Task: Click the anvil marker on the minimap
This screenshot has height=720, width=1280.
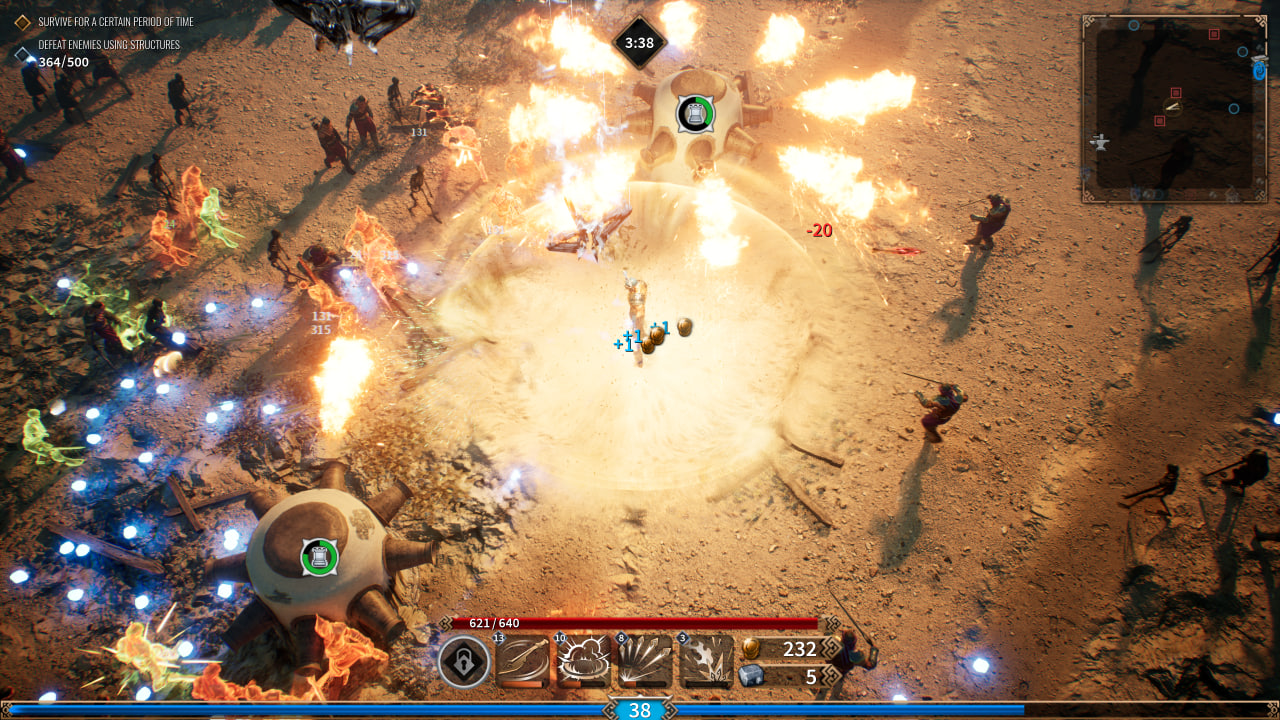Action: pos(1101,142)
